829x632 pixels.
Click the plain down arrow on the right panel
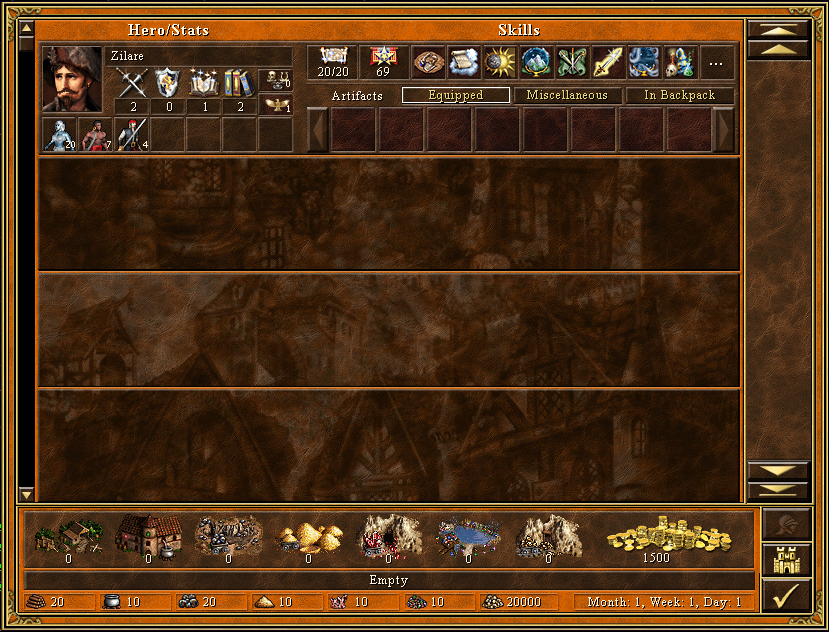[x=778, y=470]
